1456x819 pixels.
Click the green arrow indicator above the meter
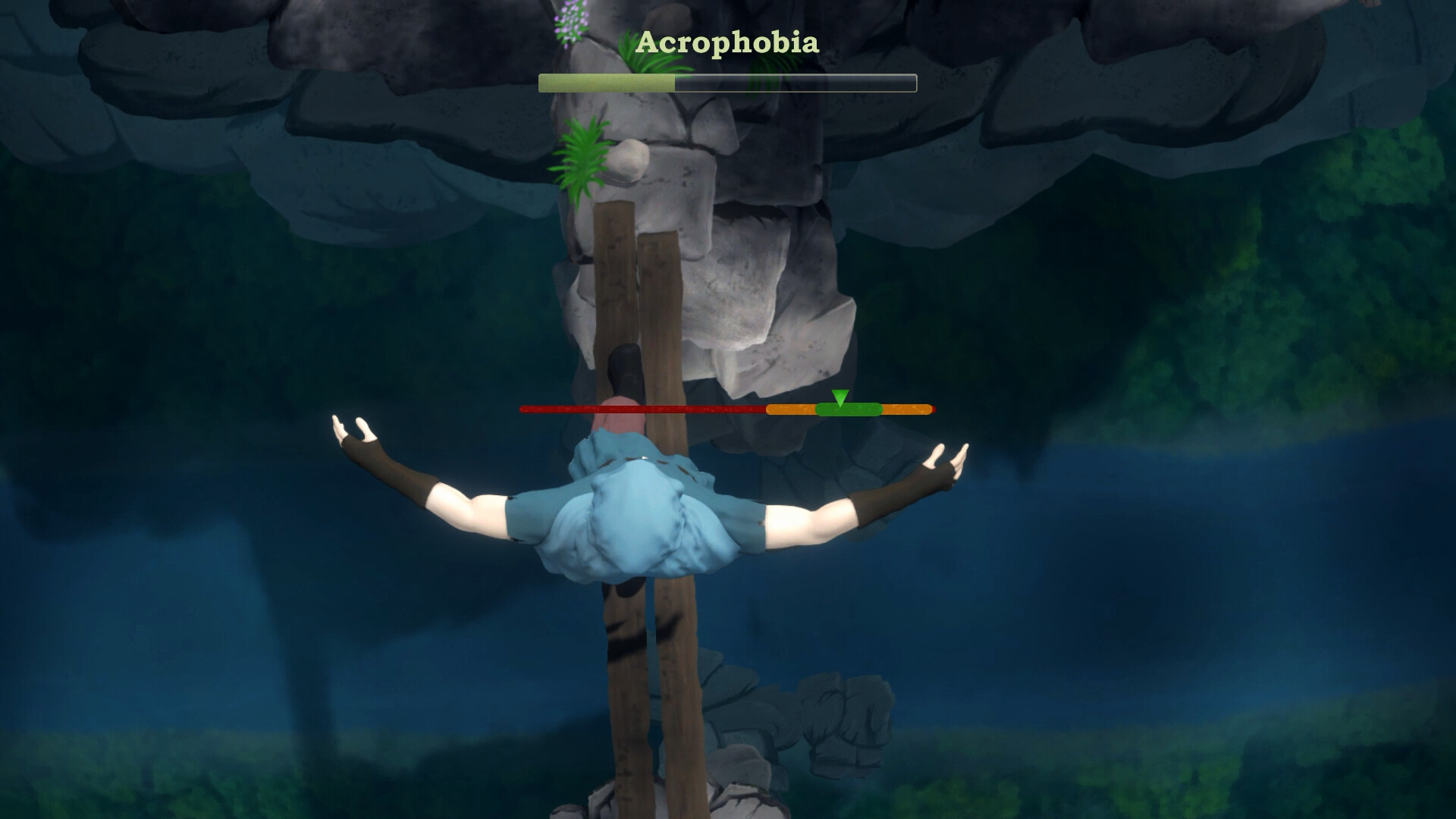839,396
